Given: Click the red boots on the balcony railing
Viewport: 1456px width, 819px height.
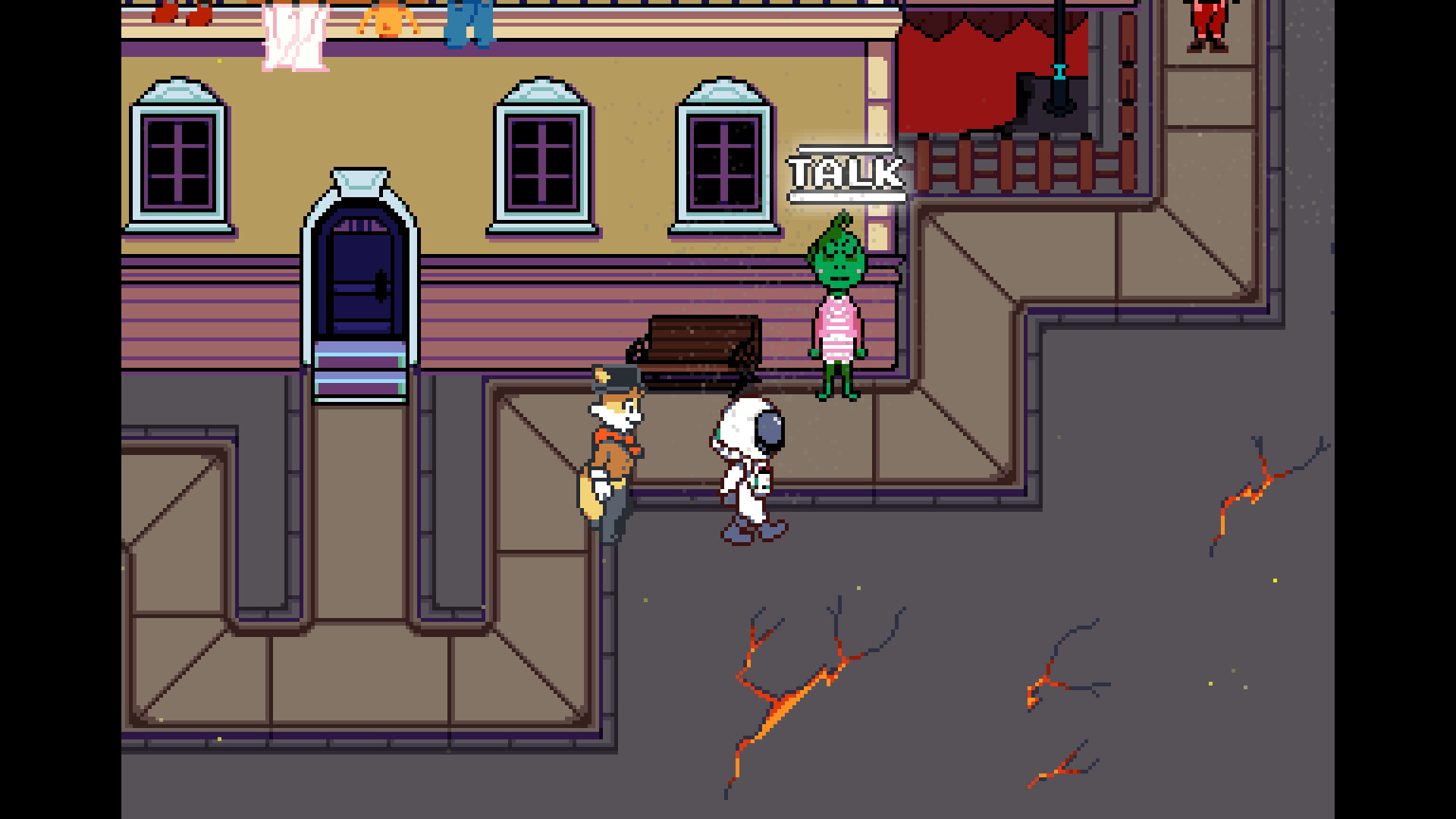Looking at the screenshot, I should coord(178,11).
